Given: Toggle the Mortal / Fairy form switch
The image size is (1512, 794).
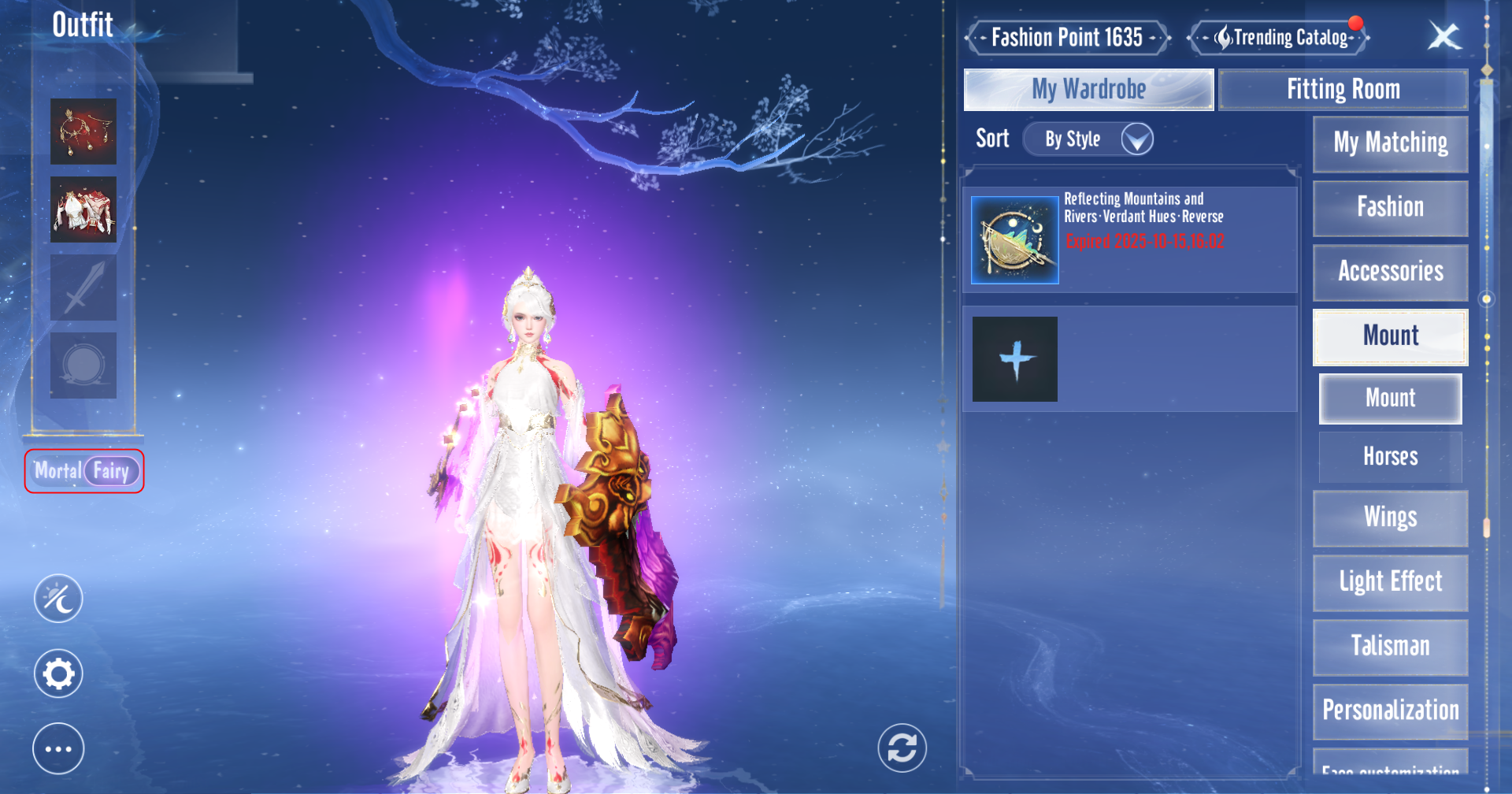Looking at the screenshot, I should tap(85, 471).
